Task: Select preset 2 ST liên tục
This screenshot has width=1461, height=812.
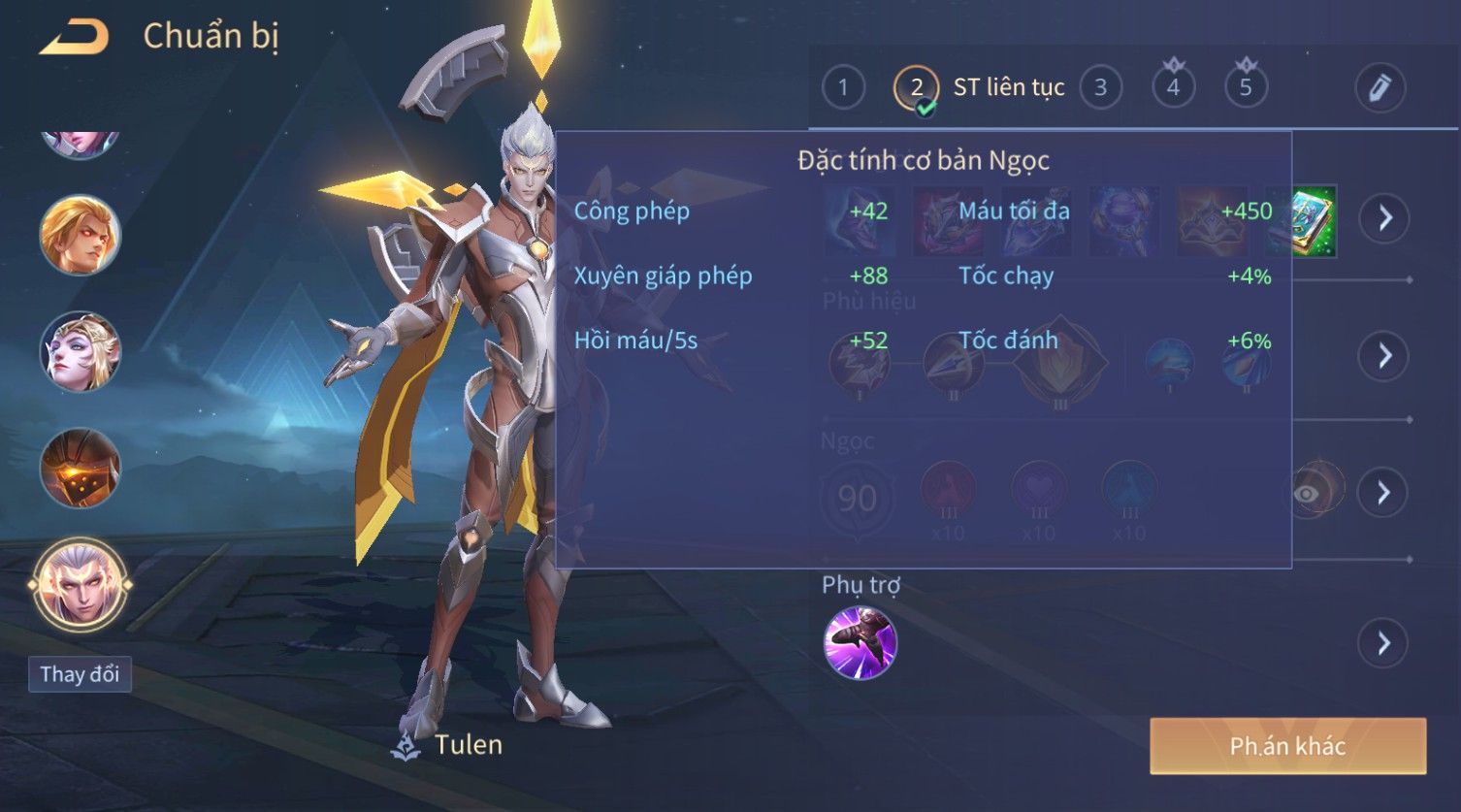Action: click(917, 88)
